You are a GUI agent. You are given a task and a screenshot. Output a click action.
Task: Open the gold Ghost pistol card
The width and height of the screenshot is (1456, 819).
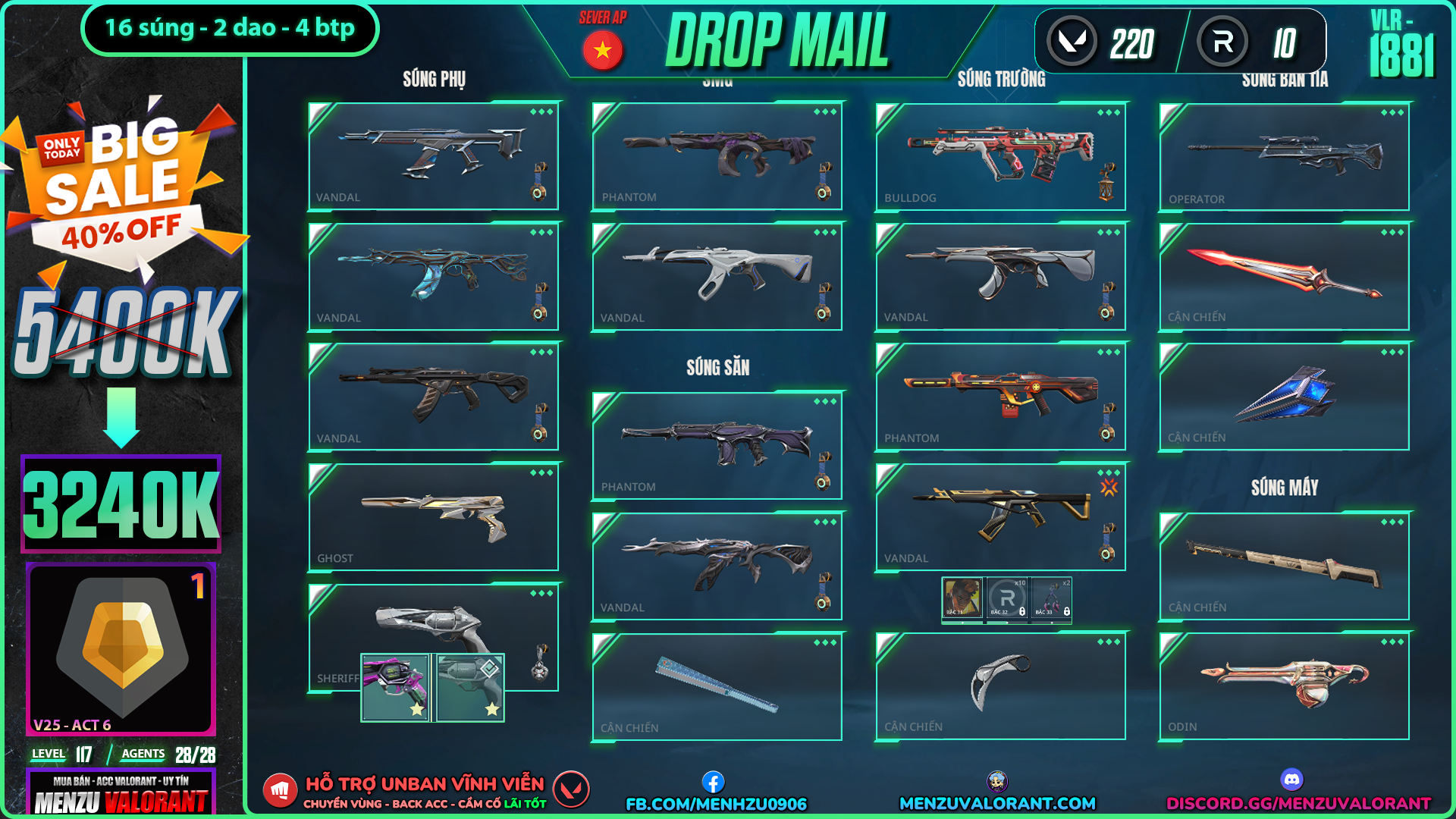pos(433,517)
